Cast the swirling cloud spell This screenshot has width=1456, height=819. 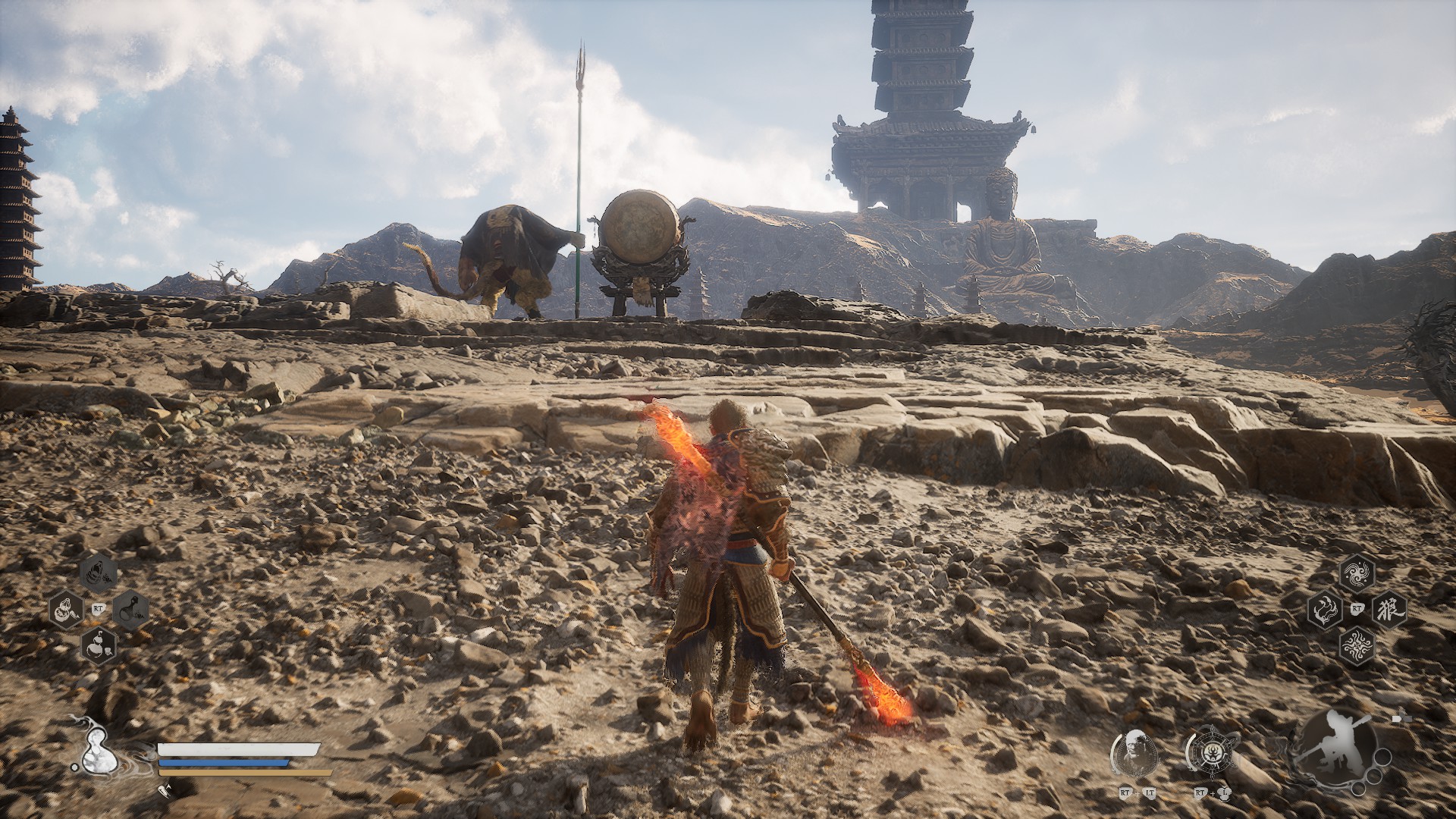coord(1357,573)
